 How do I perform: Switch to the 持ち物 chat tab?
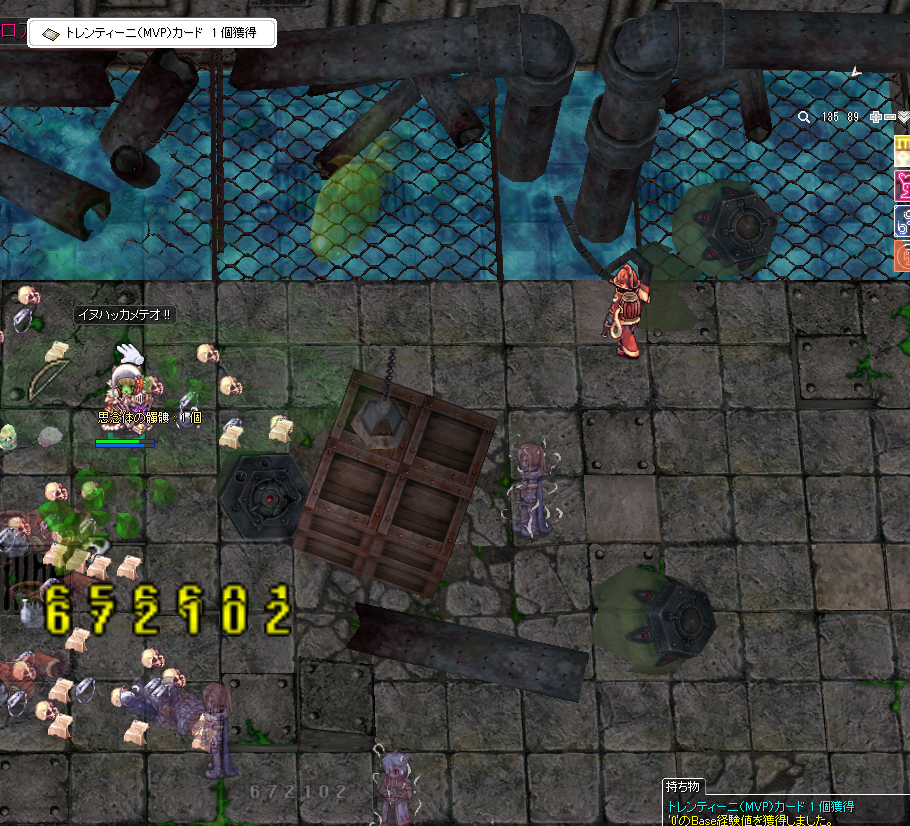click(x=687, y=787)
